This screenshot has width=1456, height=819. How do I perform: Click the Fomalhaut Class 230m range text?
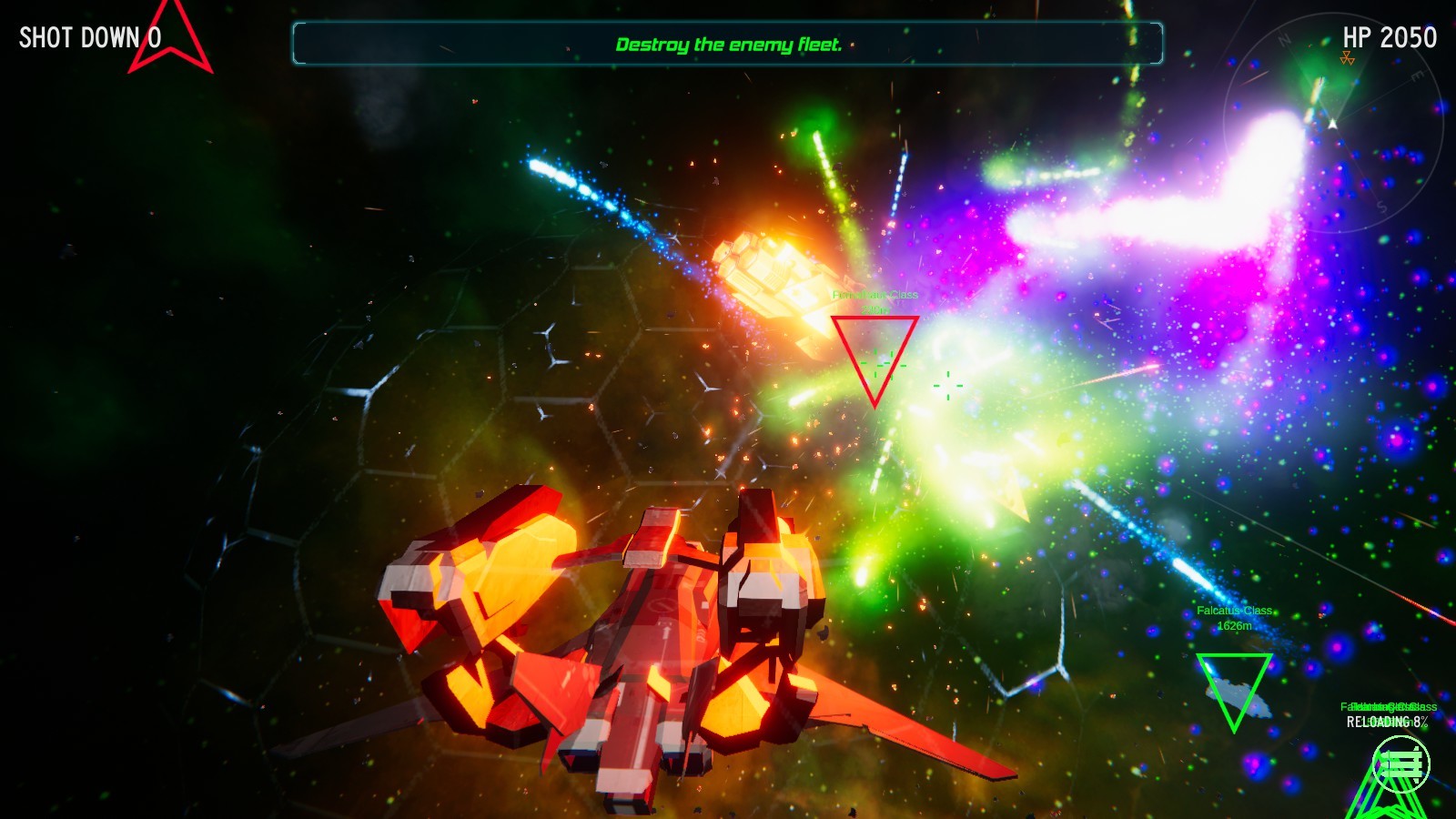click(875, 309)
